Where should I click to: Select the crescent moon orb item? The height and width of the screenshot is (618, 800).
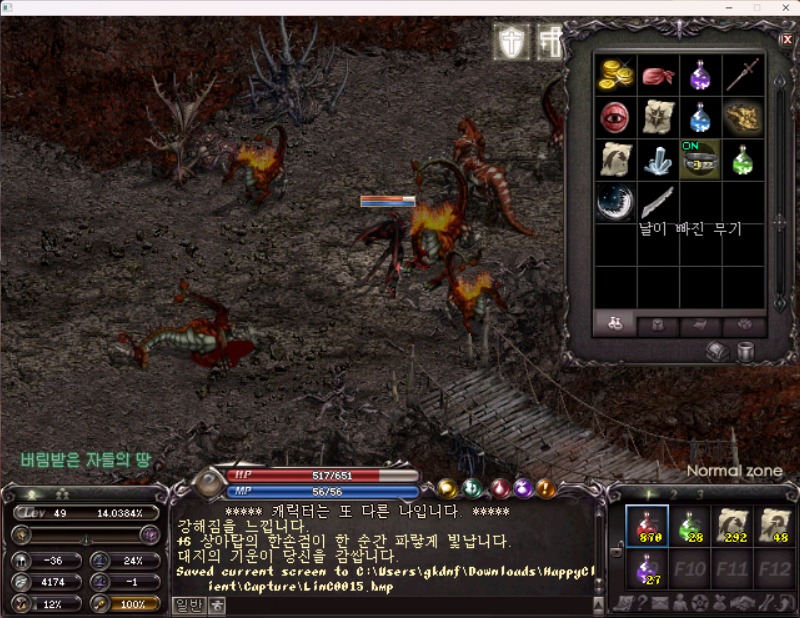pyautogui.click(x=616, y=203)
